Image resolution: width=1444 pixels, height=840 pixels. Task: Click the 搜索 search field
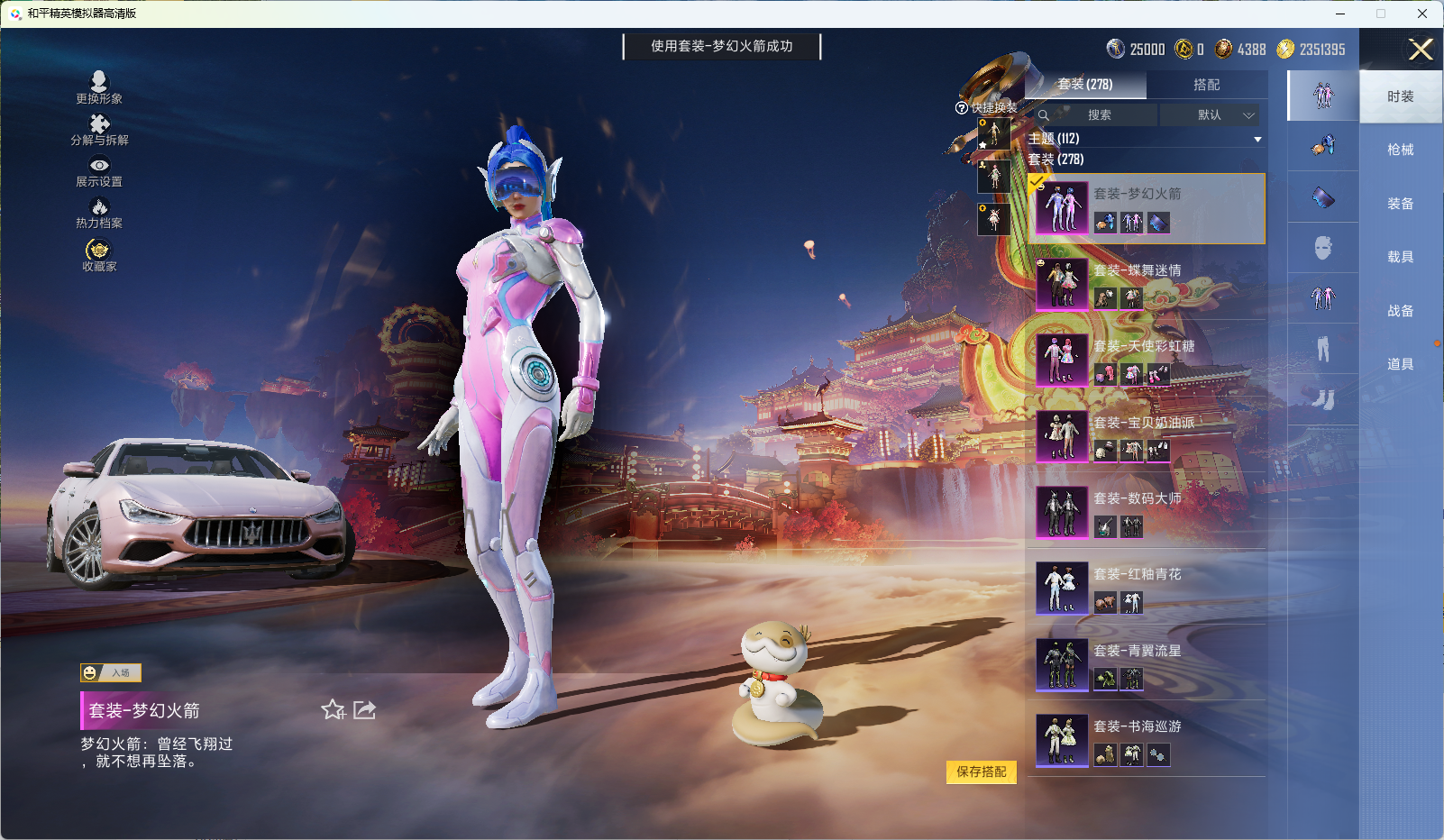1098,115
